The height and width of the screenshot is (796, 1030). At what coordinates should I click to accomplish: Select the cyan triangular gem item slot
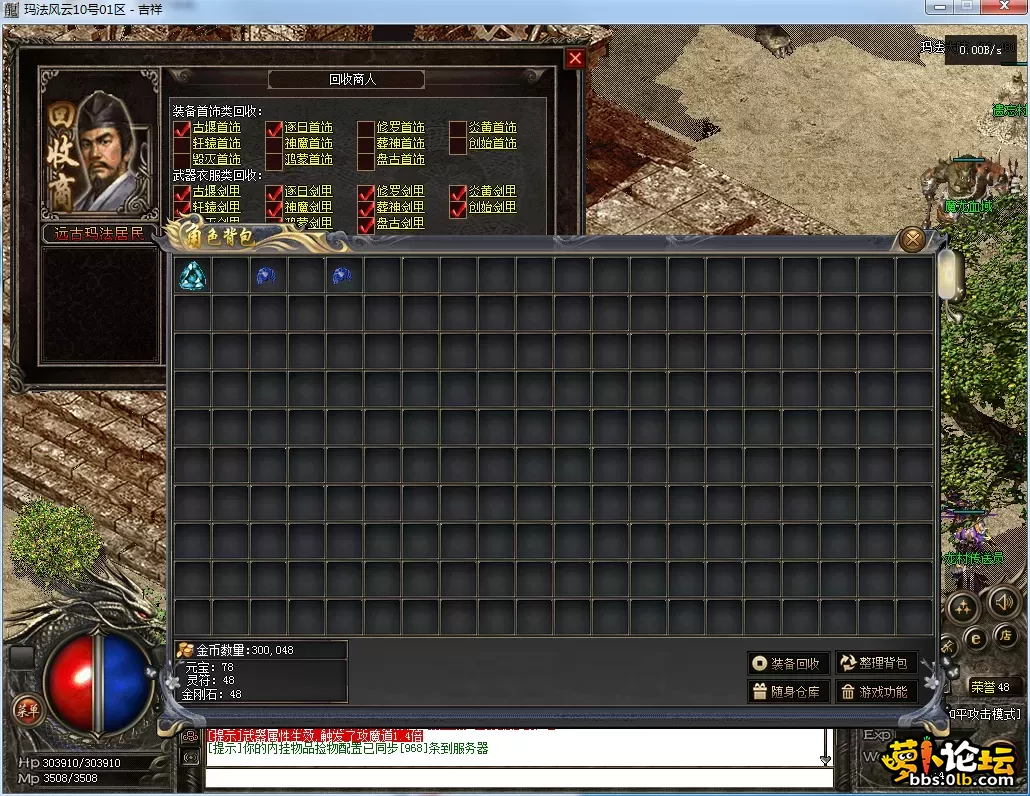191,276
